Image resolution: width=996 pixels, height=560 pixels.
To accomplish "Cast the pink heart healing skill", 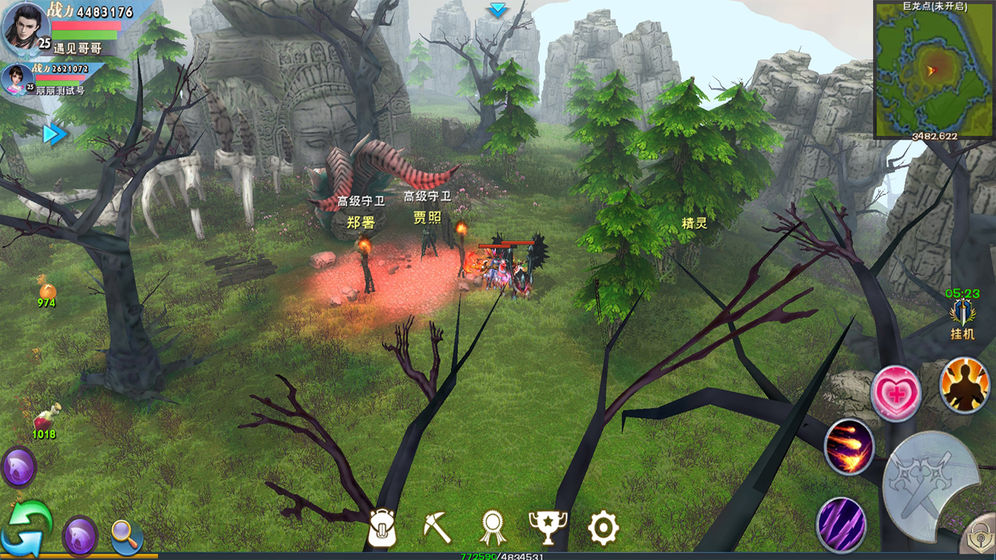I will click(895, 393).
